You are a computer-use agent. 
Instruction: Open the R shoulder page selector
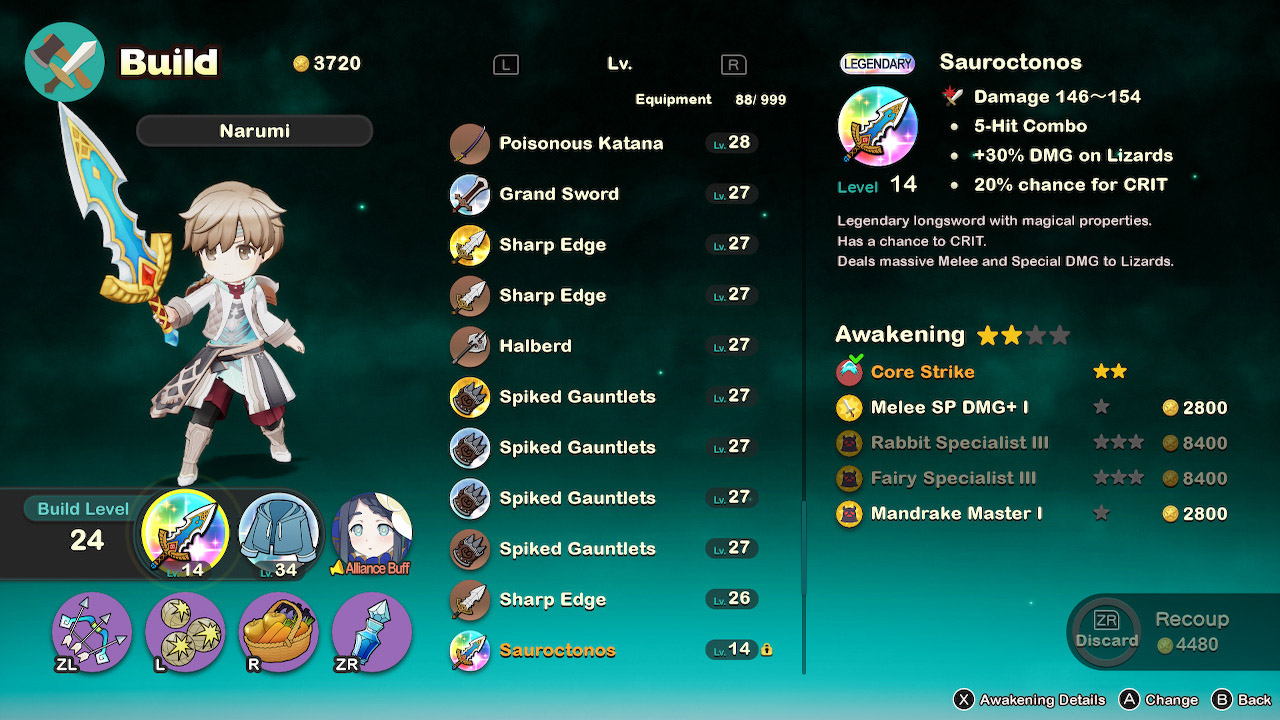[x=733, y=63]
